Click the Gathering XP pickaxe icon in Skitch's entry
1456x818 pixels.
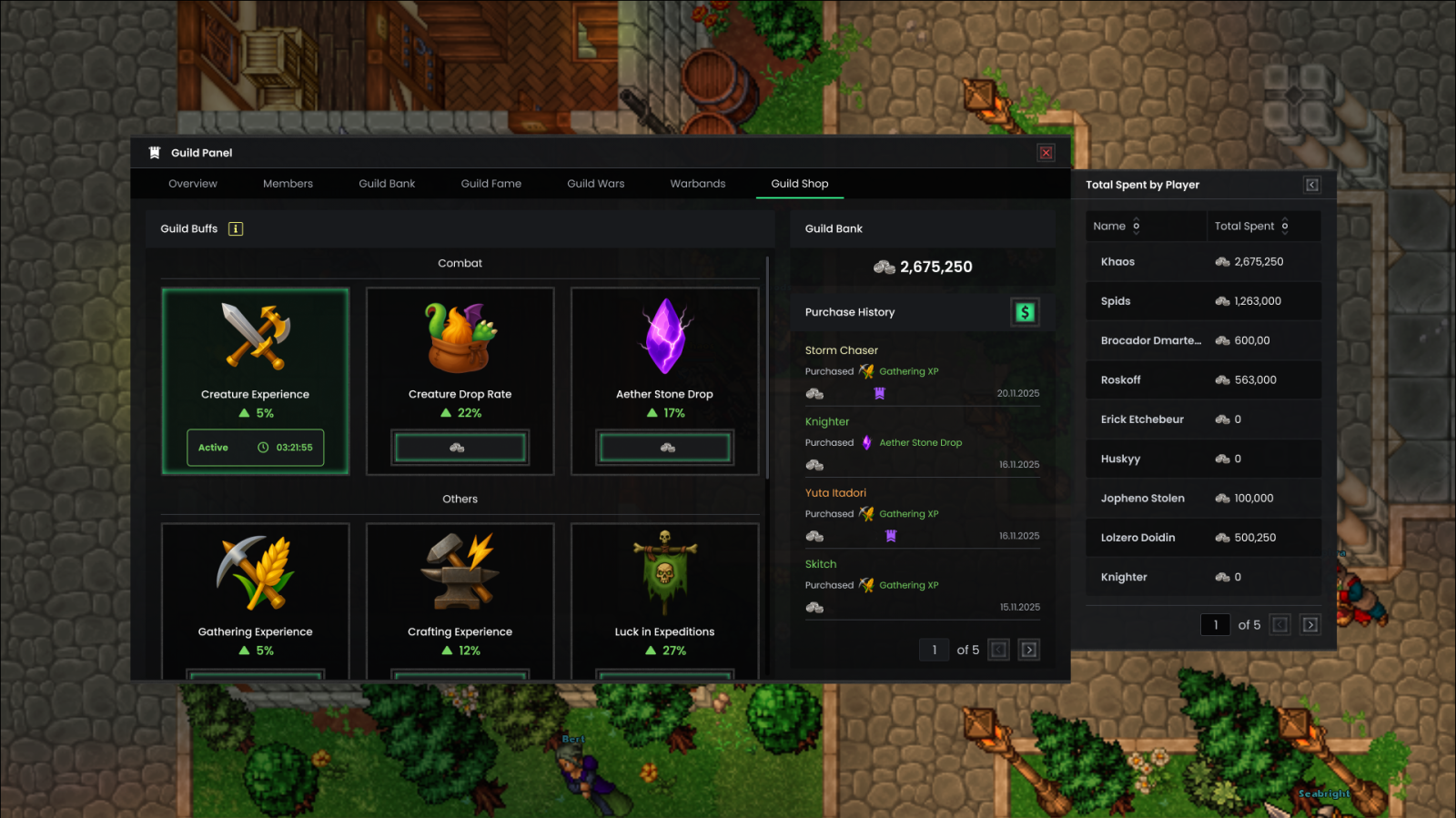[865, 585]
